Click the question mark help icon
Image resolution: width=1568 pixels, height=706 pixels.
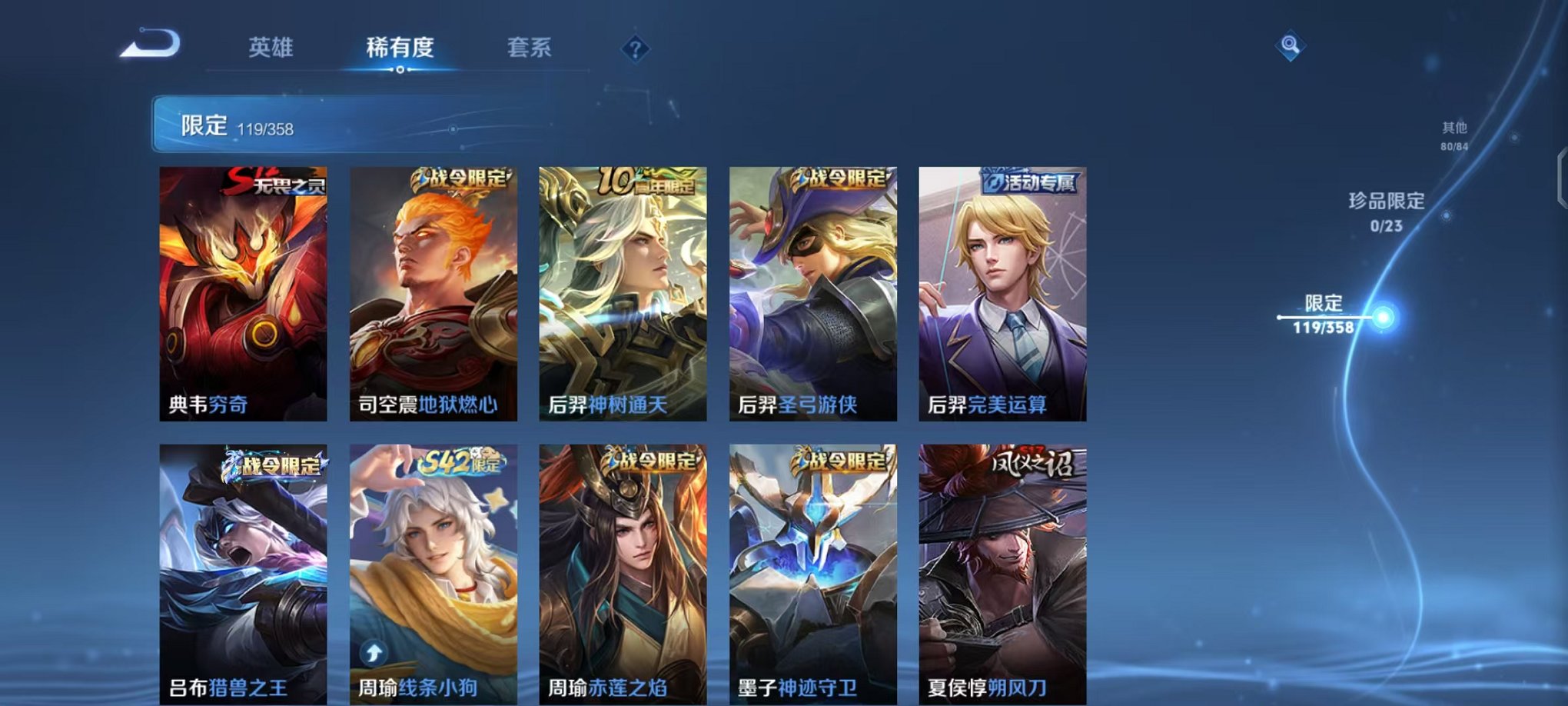[x=635, y=49]
